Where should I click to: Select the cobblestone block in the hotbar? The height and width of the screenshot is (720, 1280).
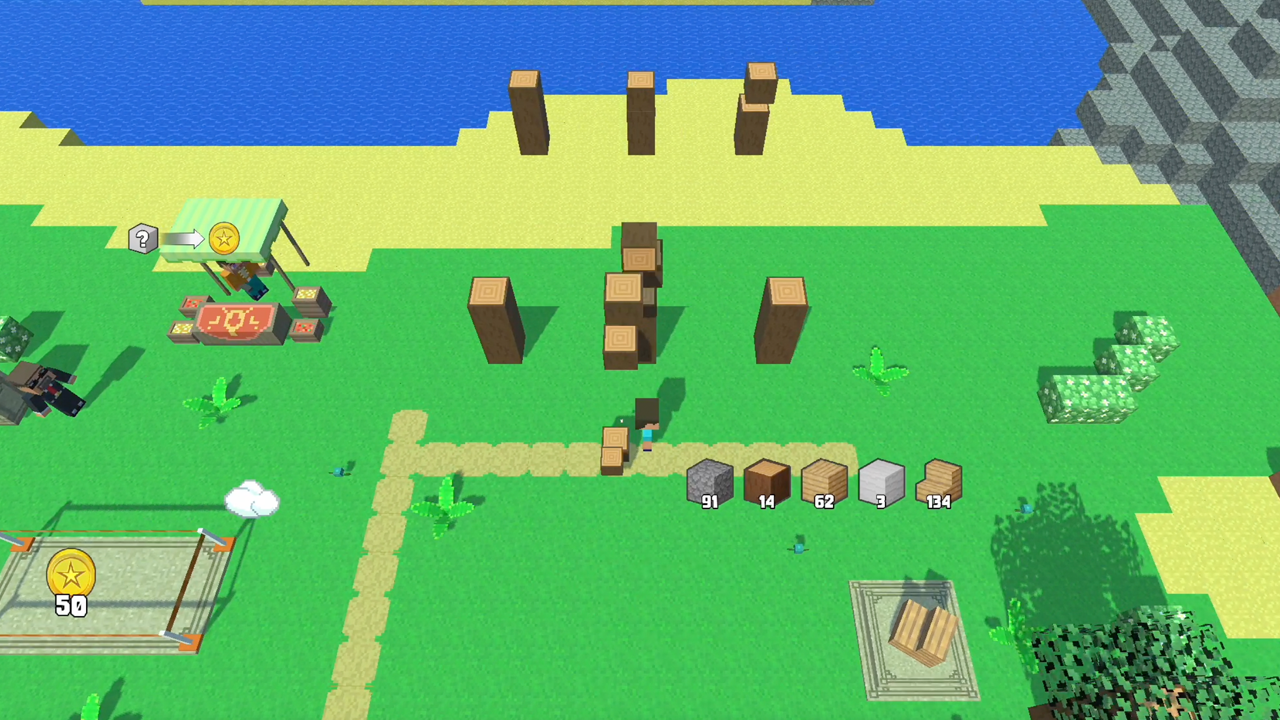click(x=710, y=483)
